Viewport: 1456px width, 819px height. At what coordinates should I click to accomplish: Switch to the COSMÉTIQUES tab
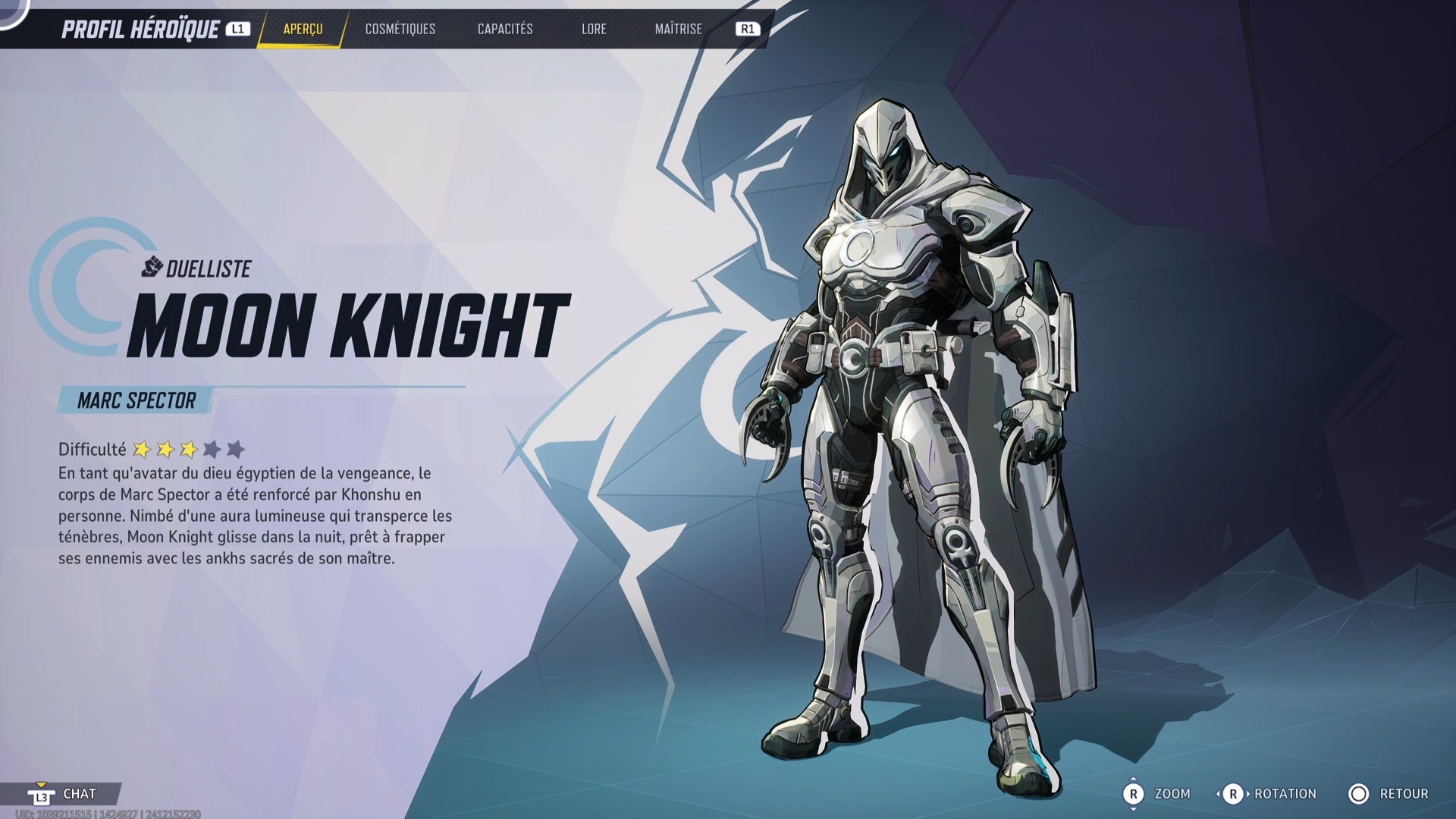[400, 30]
